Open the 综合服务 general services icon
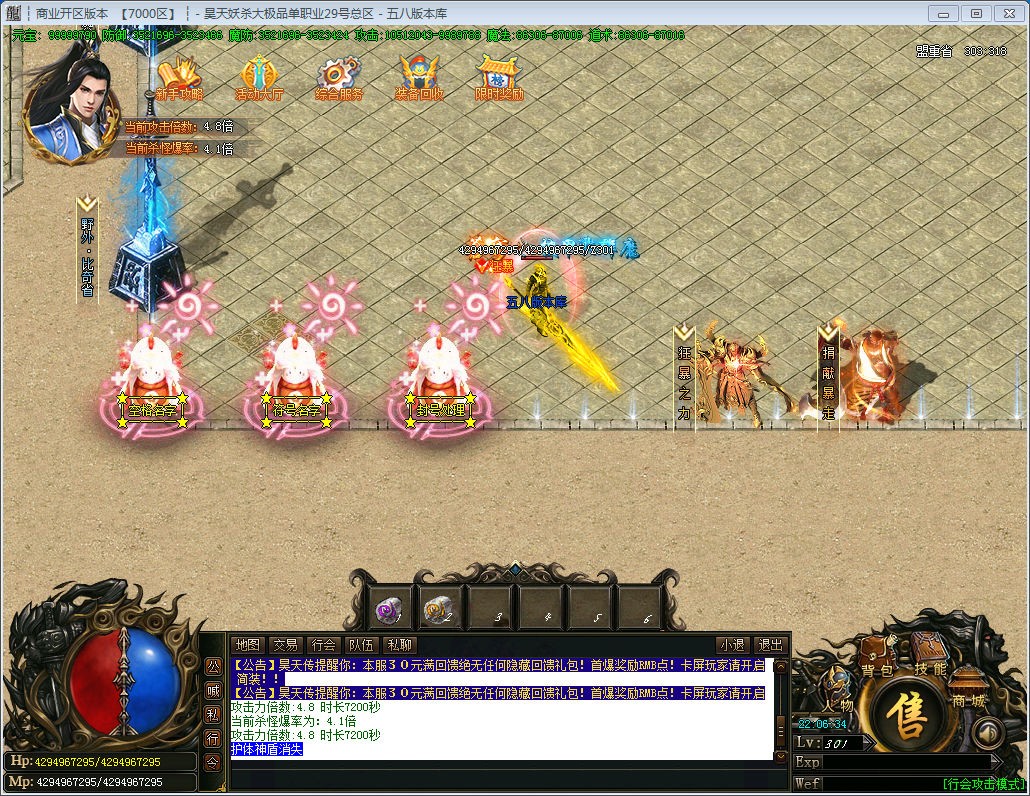 pos(339,76)
